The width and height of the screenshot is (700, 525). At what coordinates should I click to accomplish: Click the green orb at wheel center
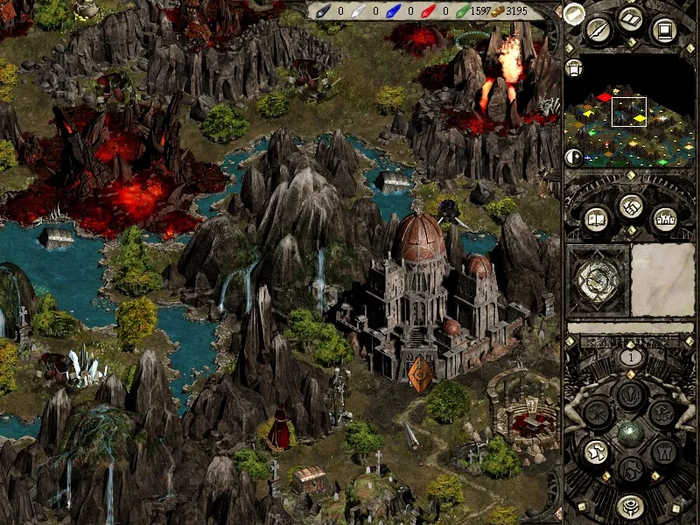click(x=629, y=432)
